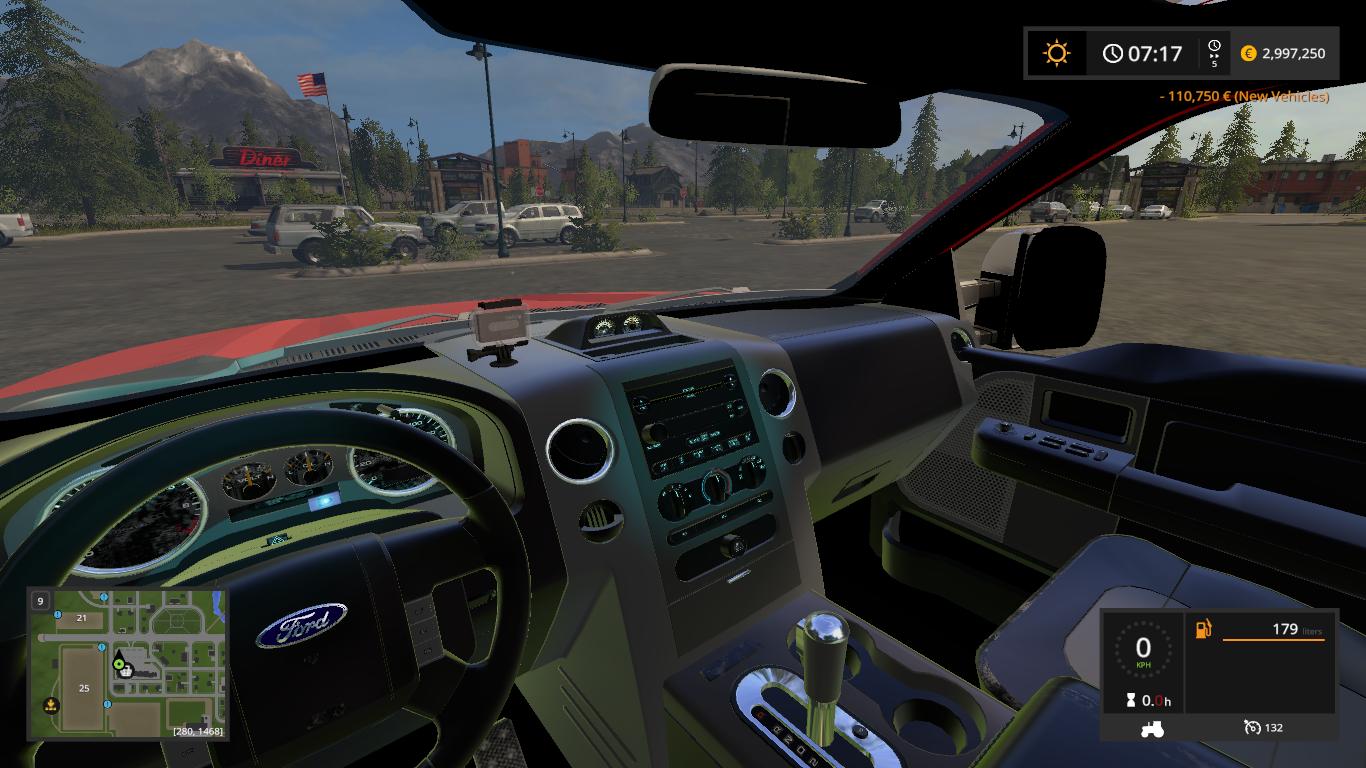Select the shop basket marker on minimap
This screenshot has width=1366, height=768.
[x=127, y=671]
